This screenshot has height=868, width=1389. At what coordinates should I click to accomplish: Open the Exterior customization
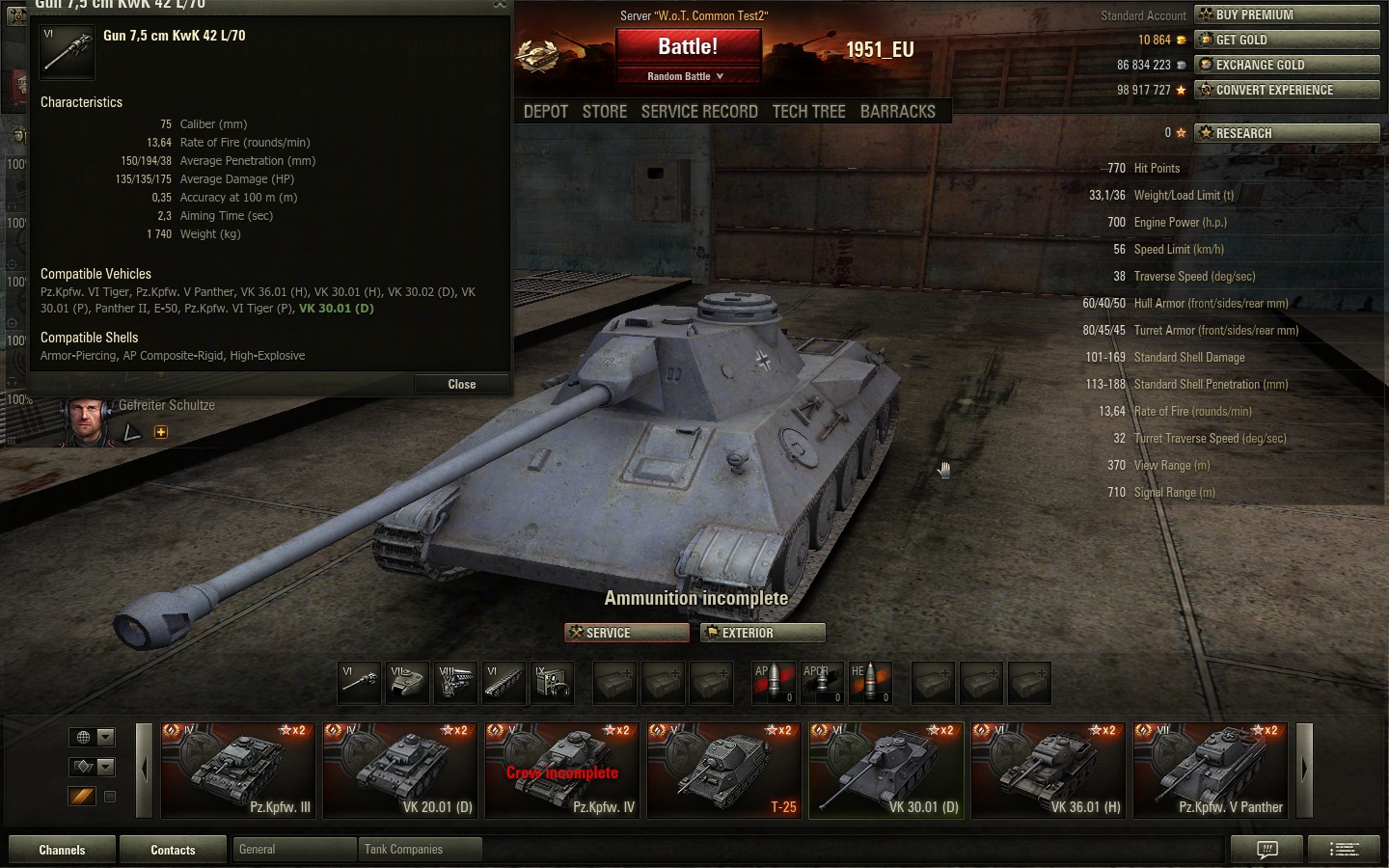coord(762,633)
